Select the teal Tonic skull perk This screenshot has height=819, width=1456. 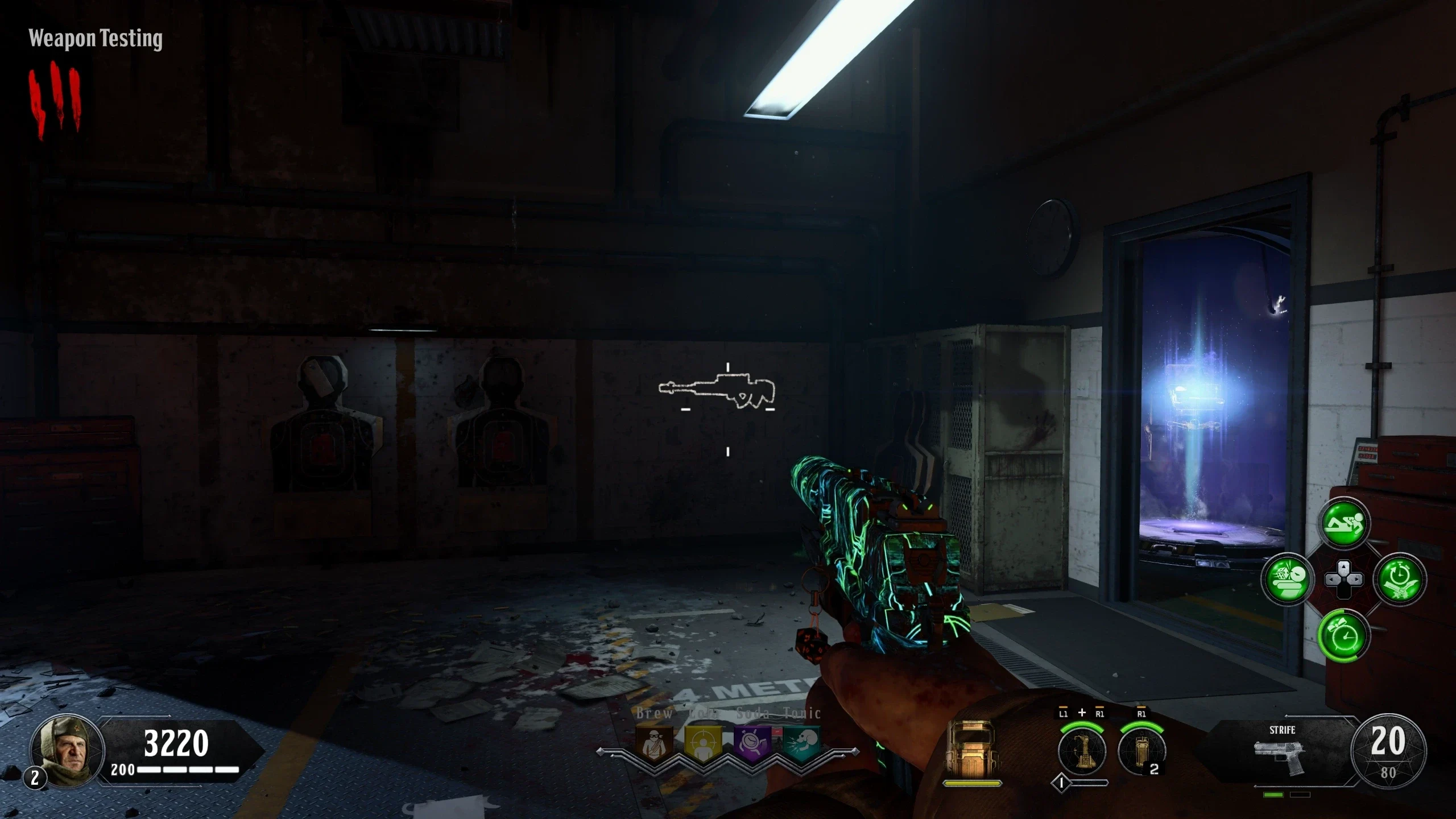pos(802,743)
